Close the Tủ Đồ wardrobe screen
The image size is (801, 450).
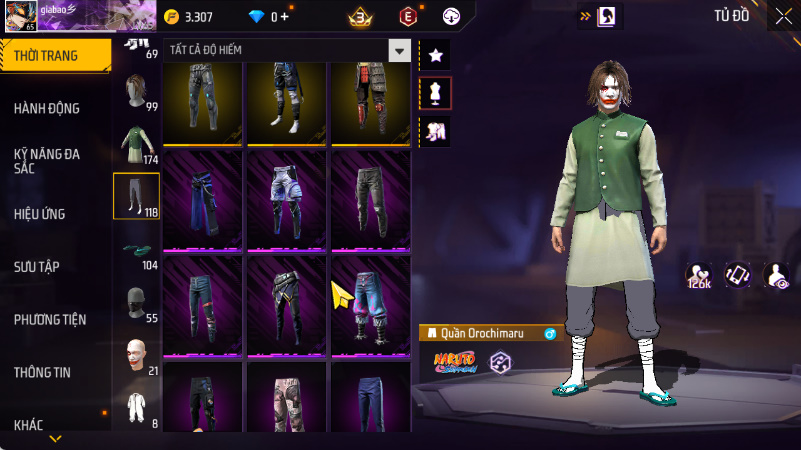[783, 15]
